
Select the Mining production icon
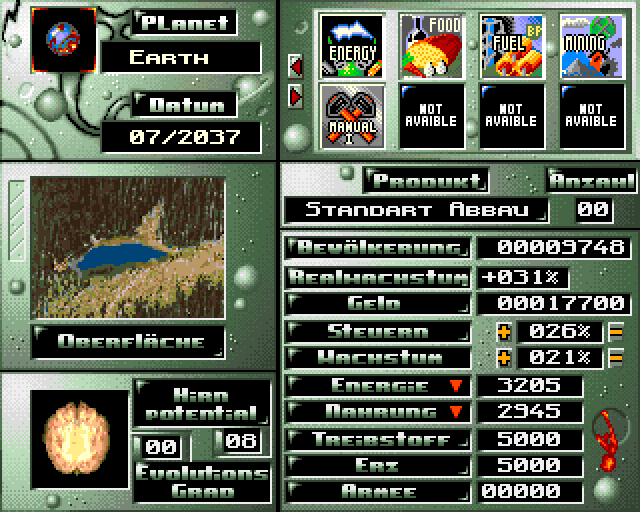[591, 45]
